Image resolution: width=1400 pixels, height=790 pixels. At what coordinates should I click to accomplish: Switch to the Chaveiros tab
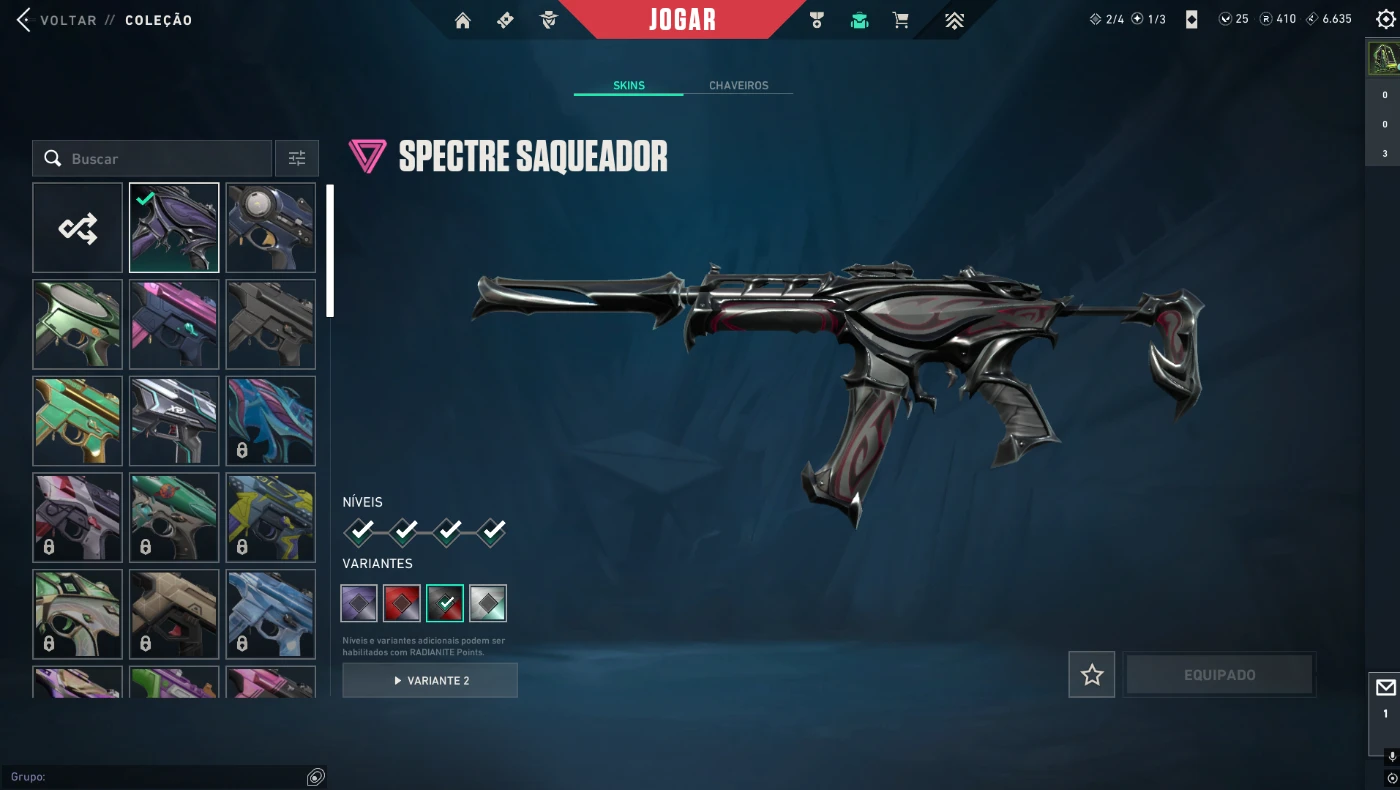(738, 86)
